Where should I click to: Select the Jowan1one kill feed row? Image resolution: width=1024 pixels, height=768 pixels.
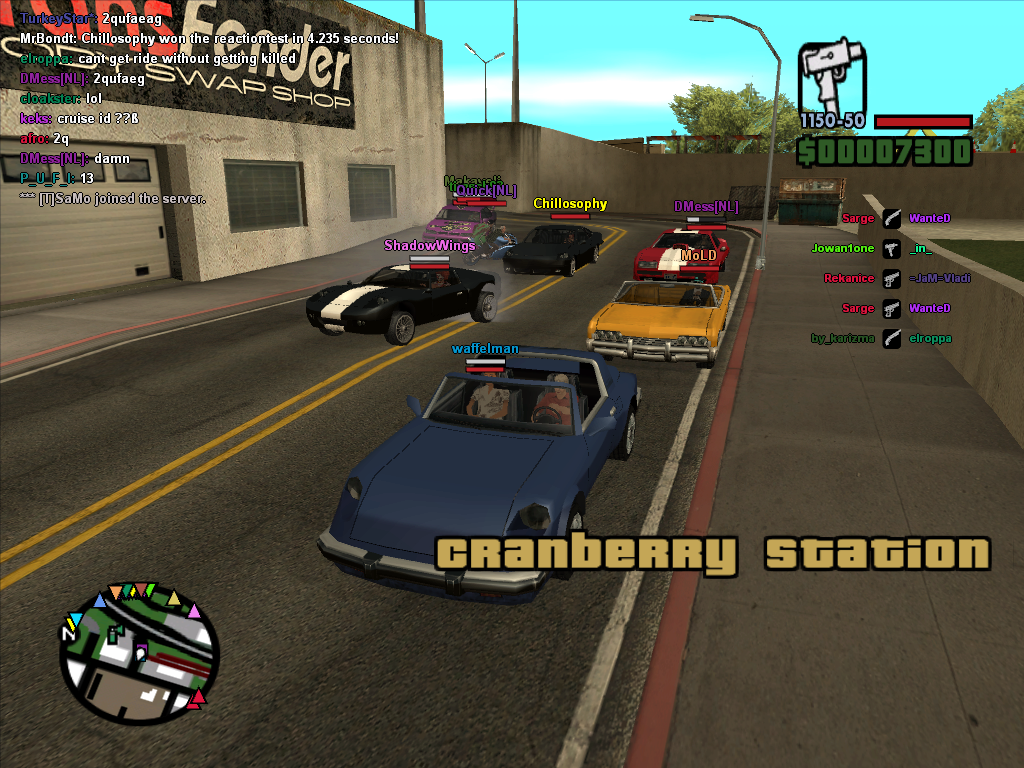[x=890, y=248]
